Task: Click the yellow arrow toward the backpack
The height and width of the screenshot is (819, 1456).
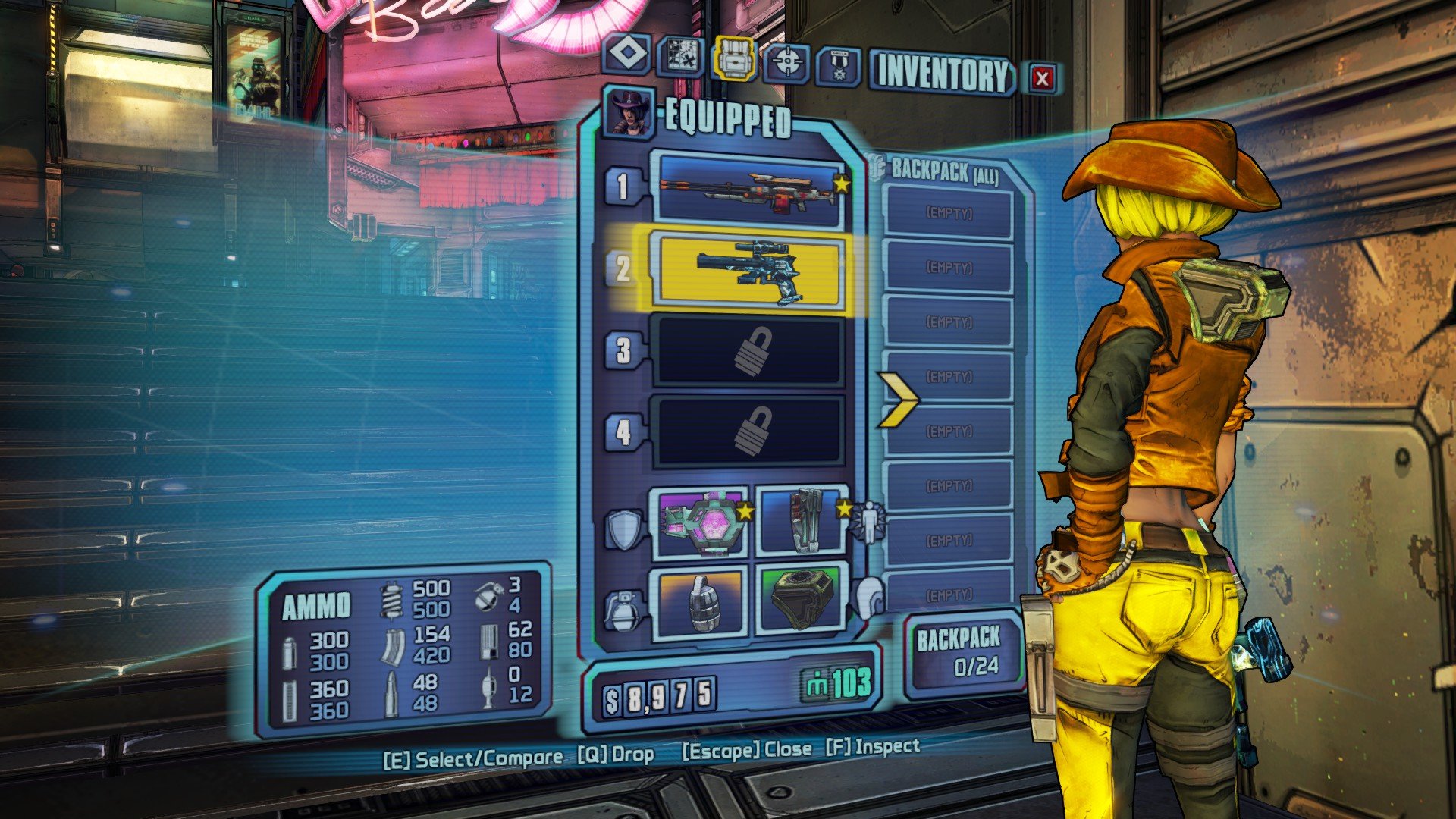Action: point(898,399)
